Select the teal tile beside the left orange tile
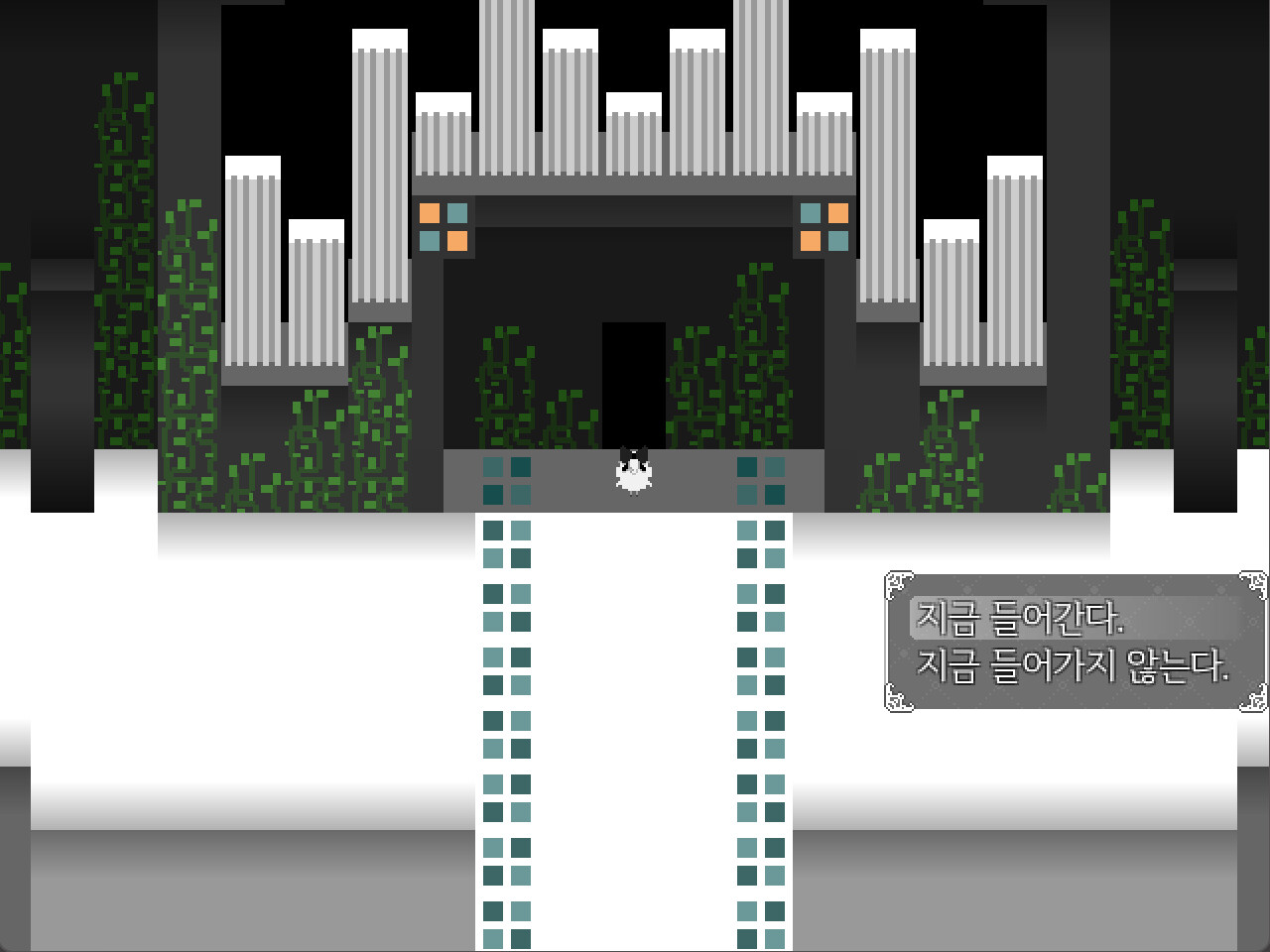1270x952 pixels. point(457,211)
